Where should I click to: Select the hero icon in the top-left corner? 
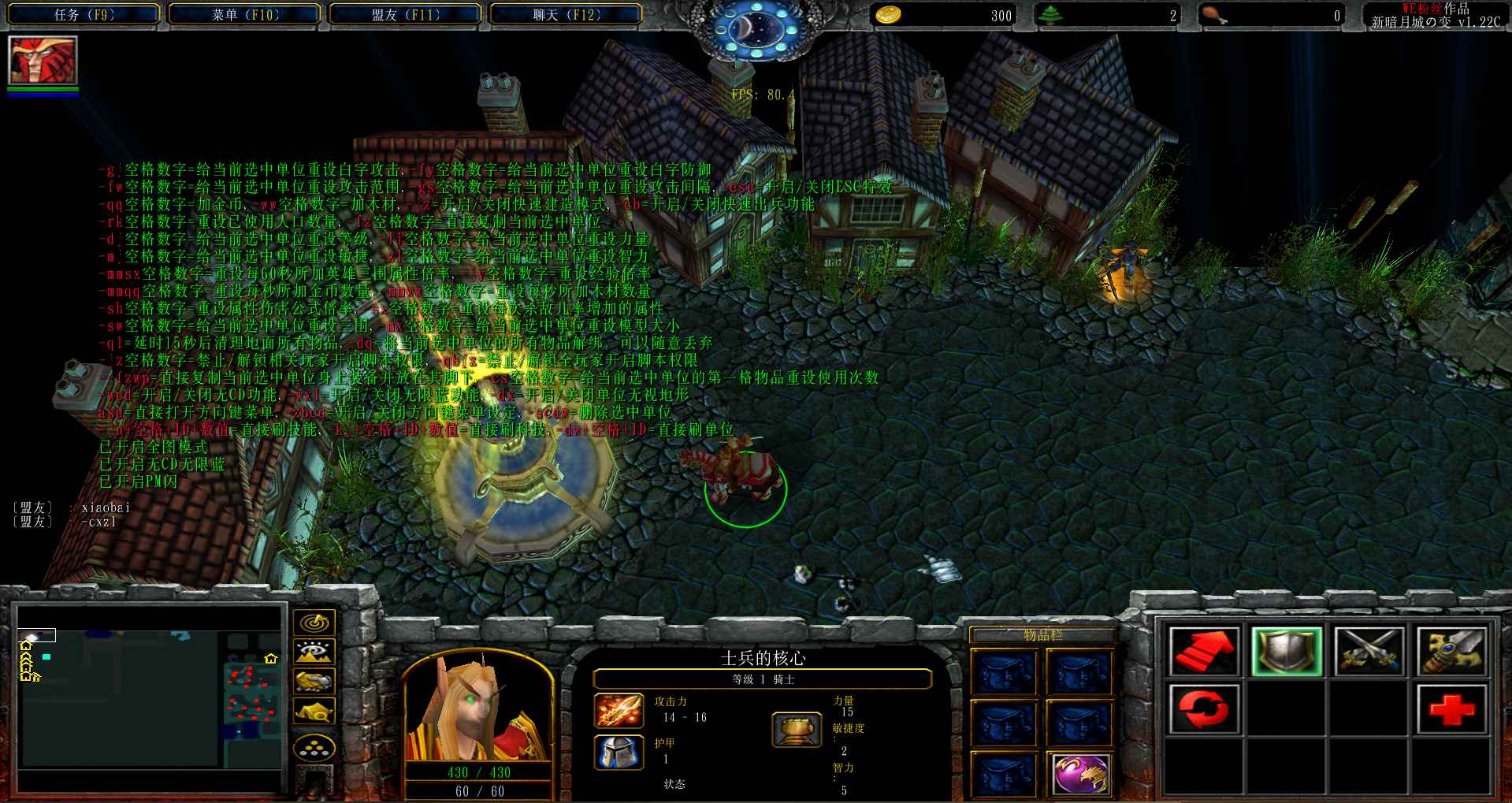tap(43, 61)
